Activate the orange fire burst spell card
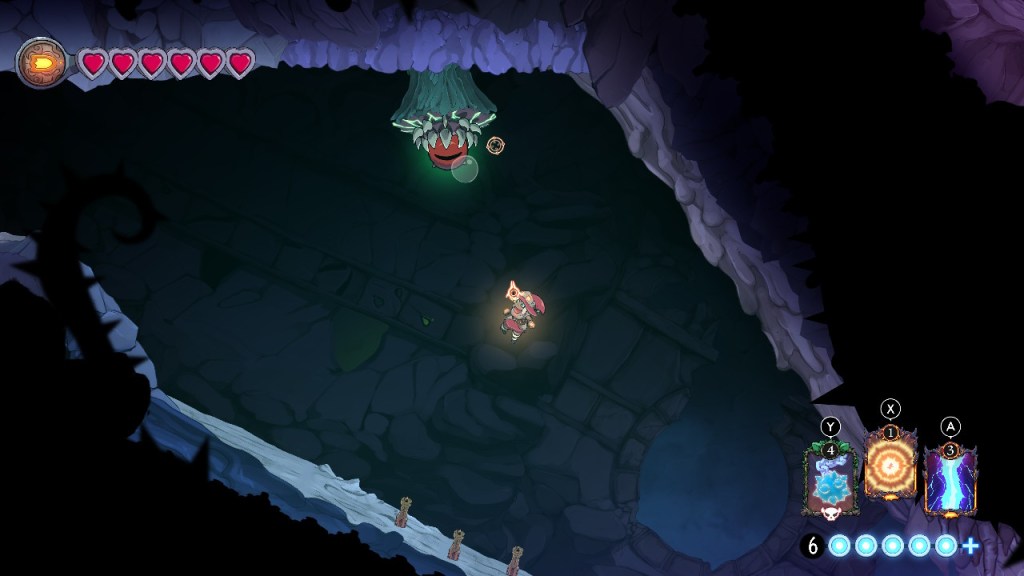The width and height of the screenshot is (1024, 576). 890,468
